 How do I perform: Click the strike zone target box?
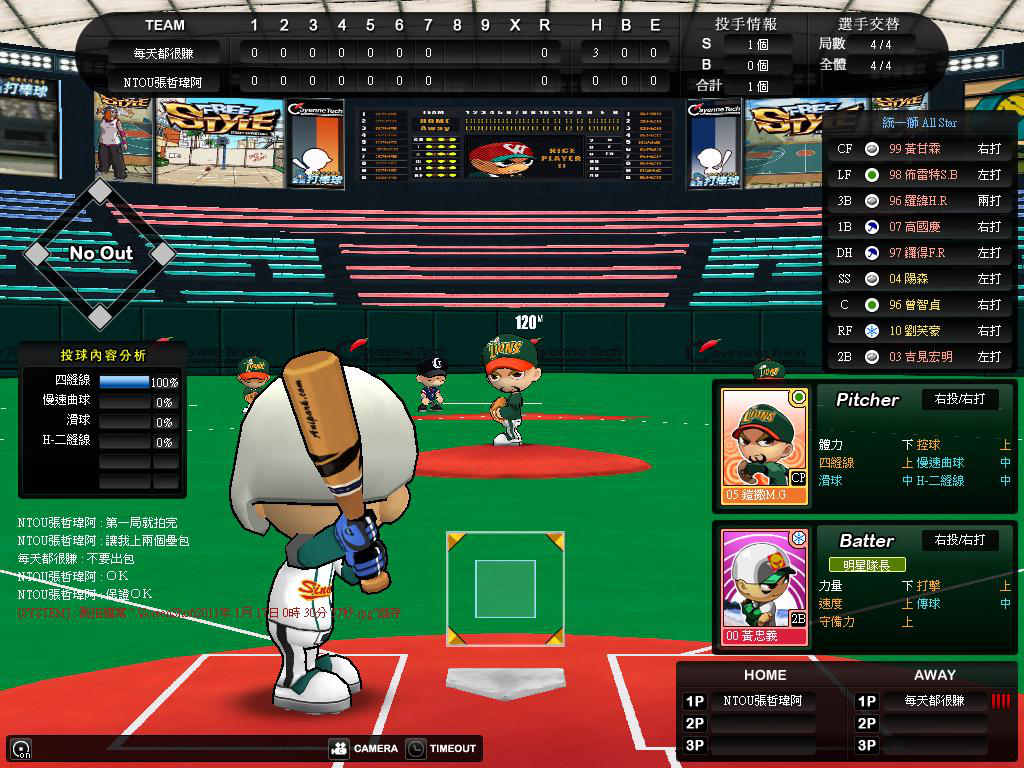point(505,589)
